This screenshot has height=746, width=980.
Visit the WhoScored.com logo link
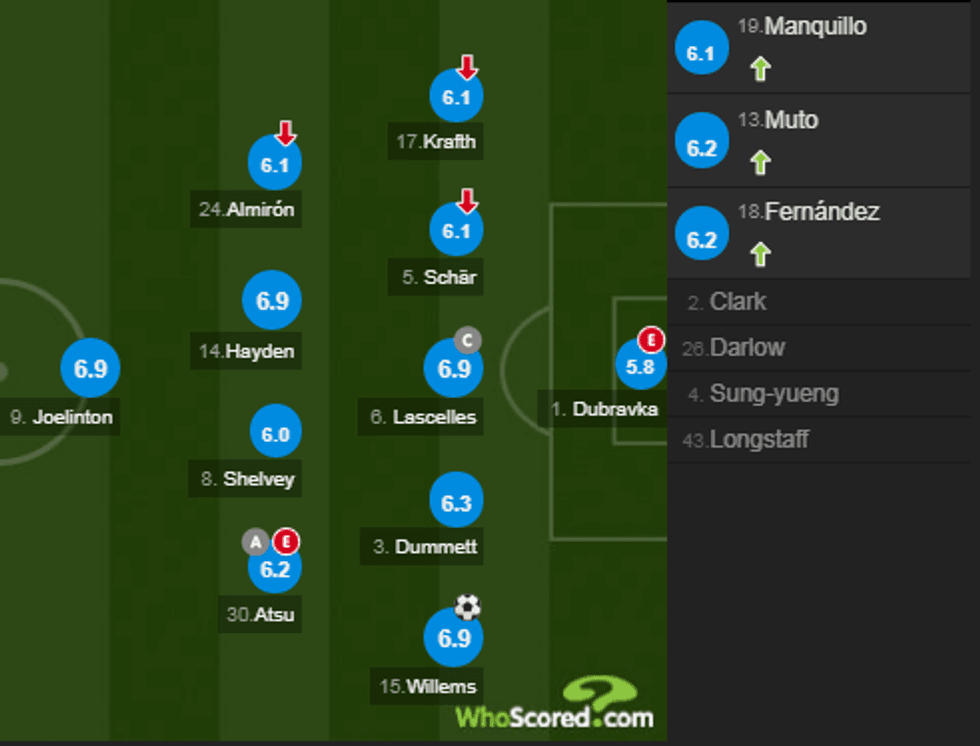tap(556, 704)
